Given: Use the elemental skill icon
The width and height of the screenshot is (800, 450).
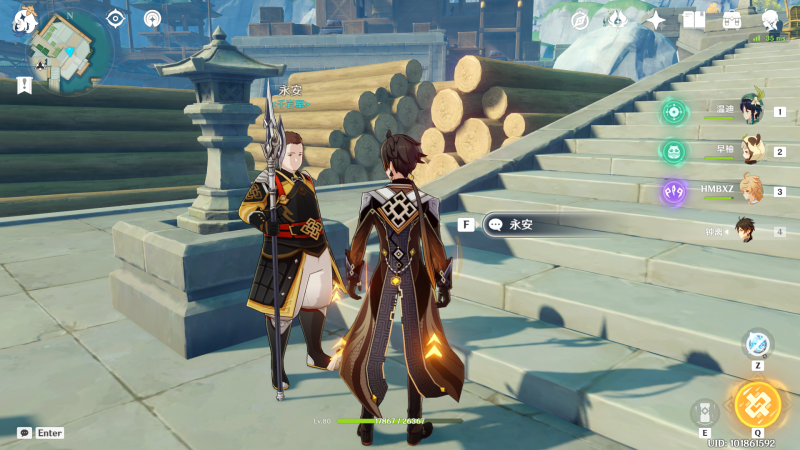Looking at the screenshot, I should coord(705,412).
